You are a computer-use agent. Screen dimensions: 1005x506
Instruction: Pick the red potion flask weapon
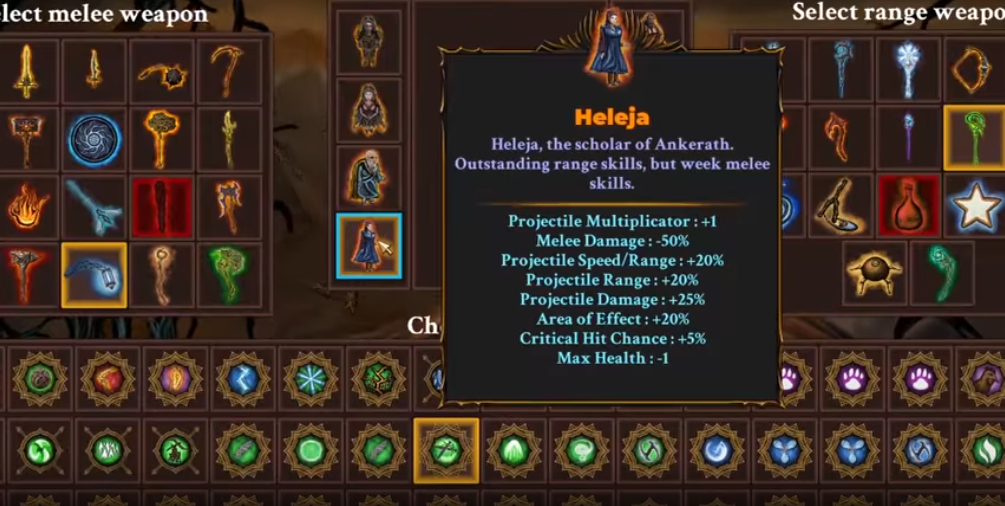[x=909, y=206]
